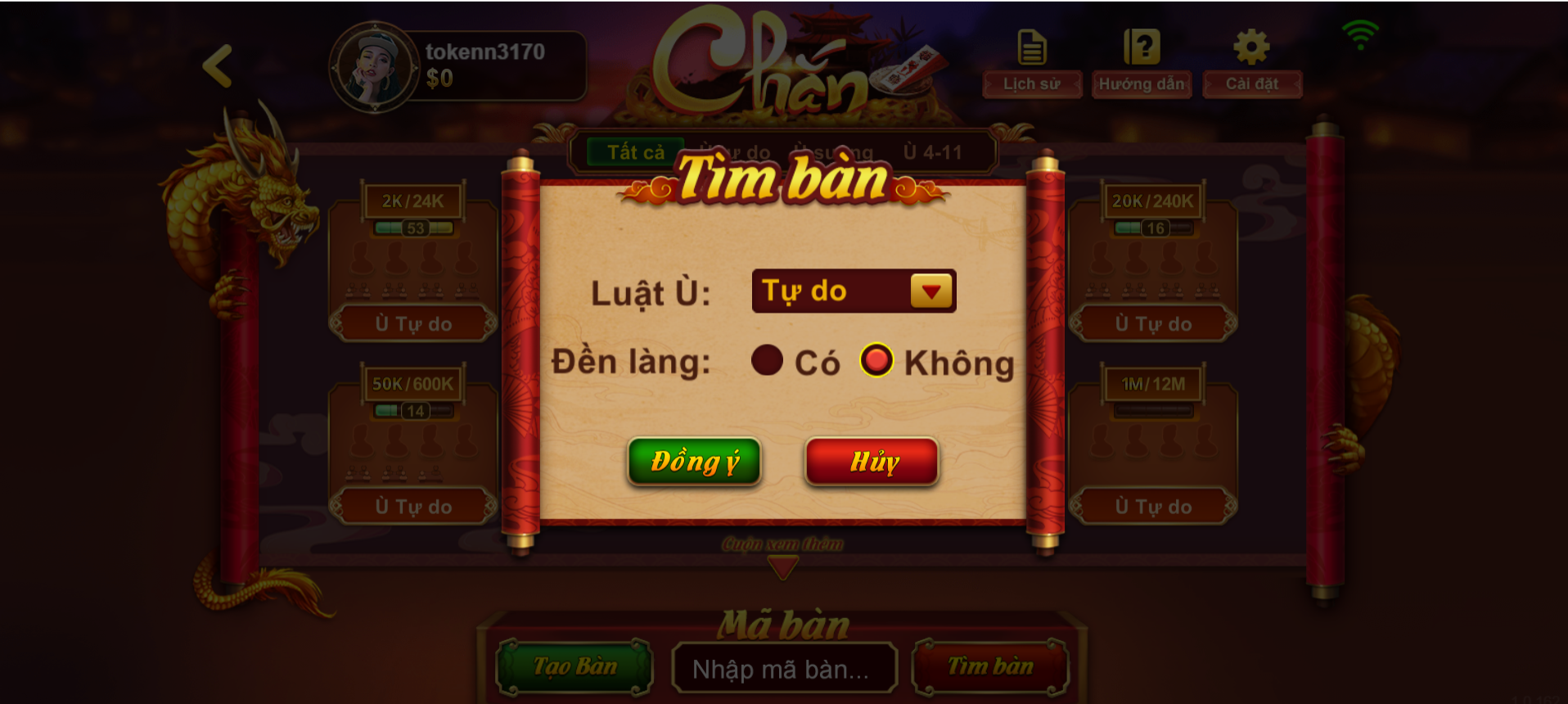This screenshot has width=1568, height=704.
Task: Open the Cài đặt settings
Action: 1251,83
